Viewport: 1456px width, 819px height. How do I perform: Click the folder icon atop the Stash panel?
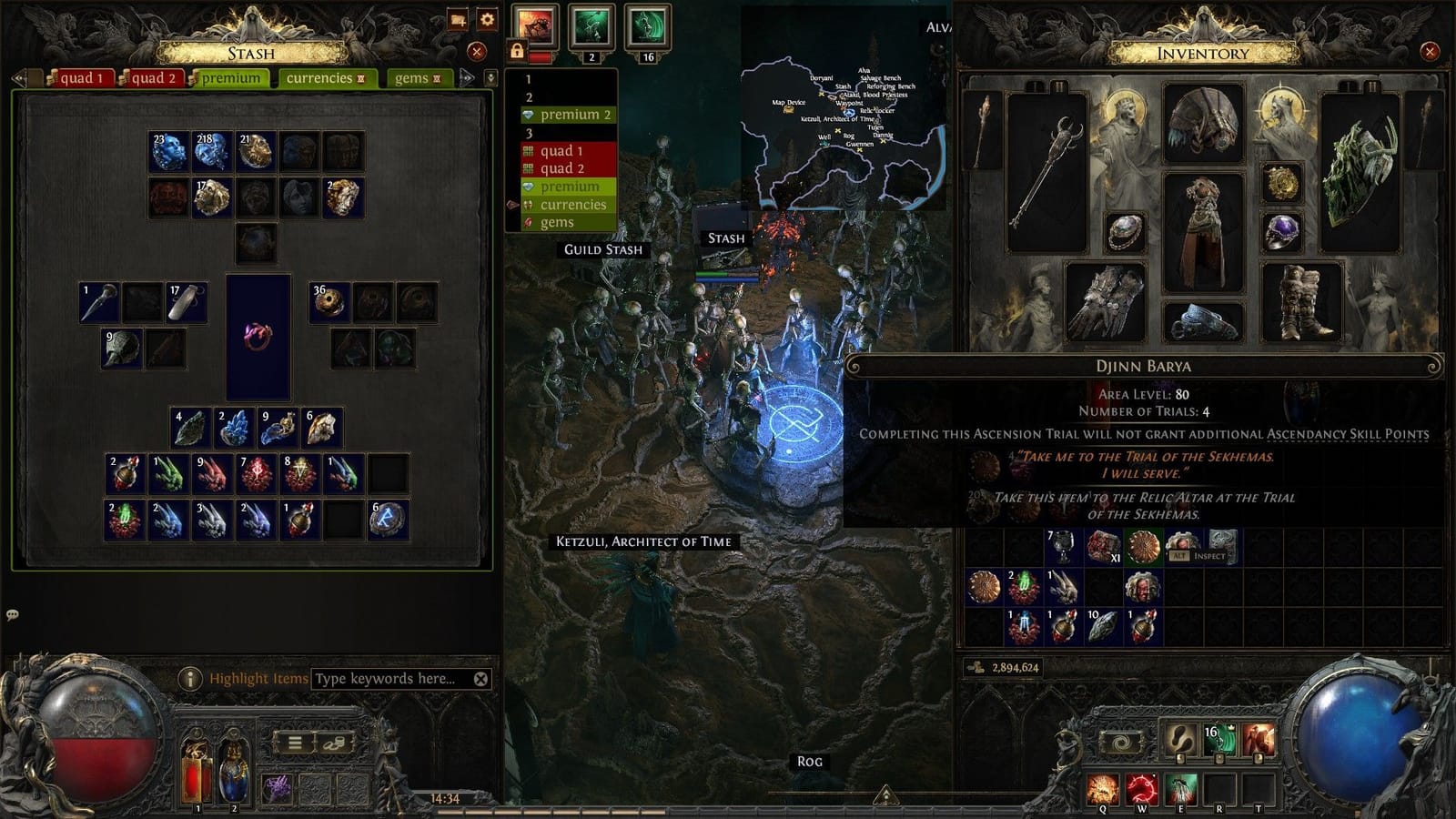click(x=458, y=20)
